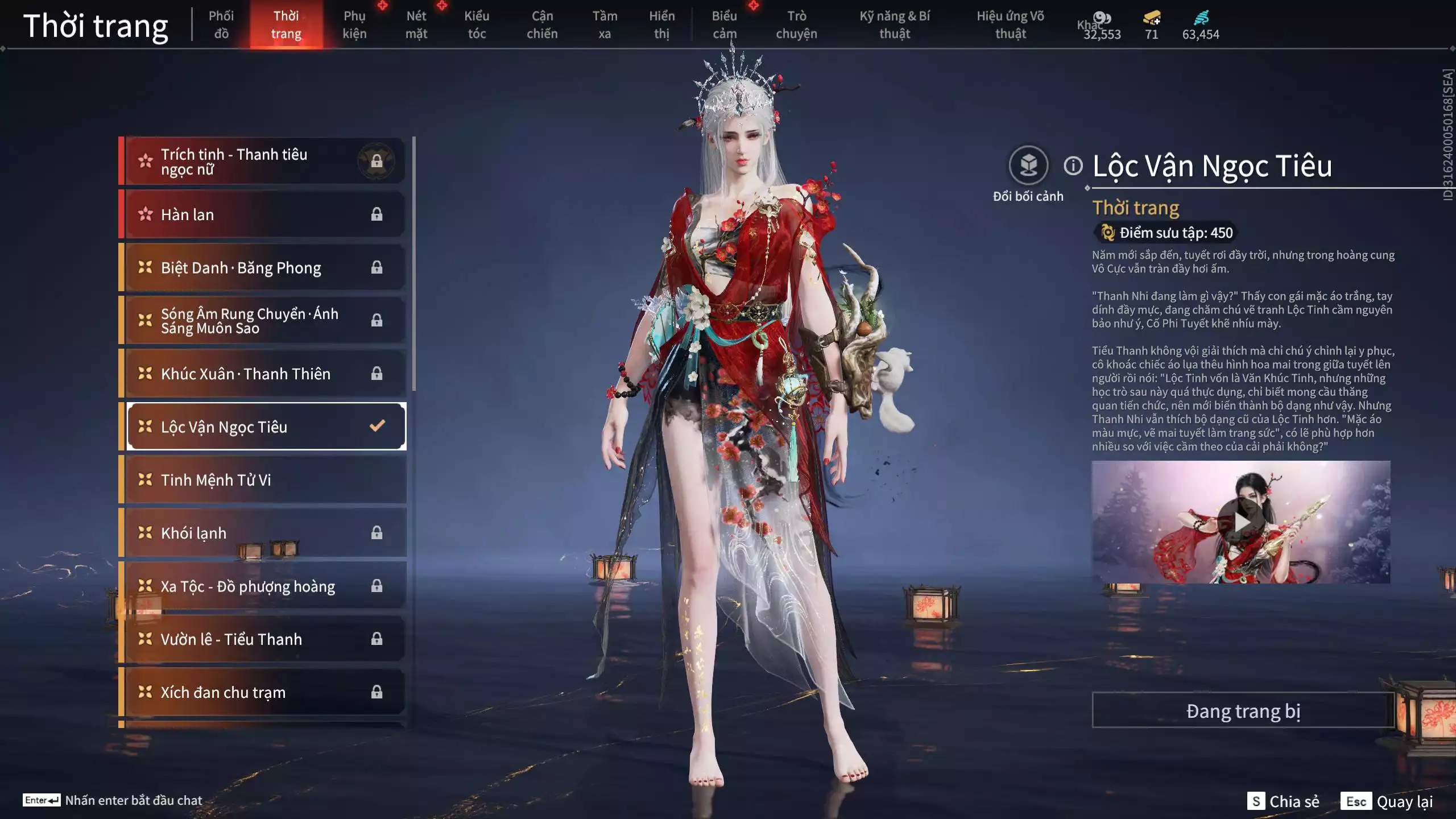Select the Xích đan chu trạm outfit

click(x=265, y=692)
